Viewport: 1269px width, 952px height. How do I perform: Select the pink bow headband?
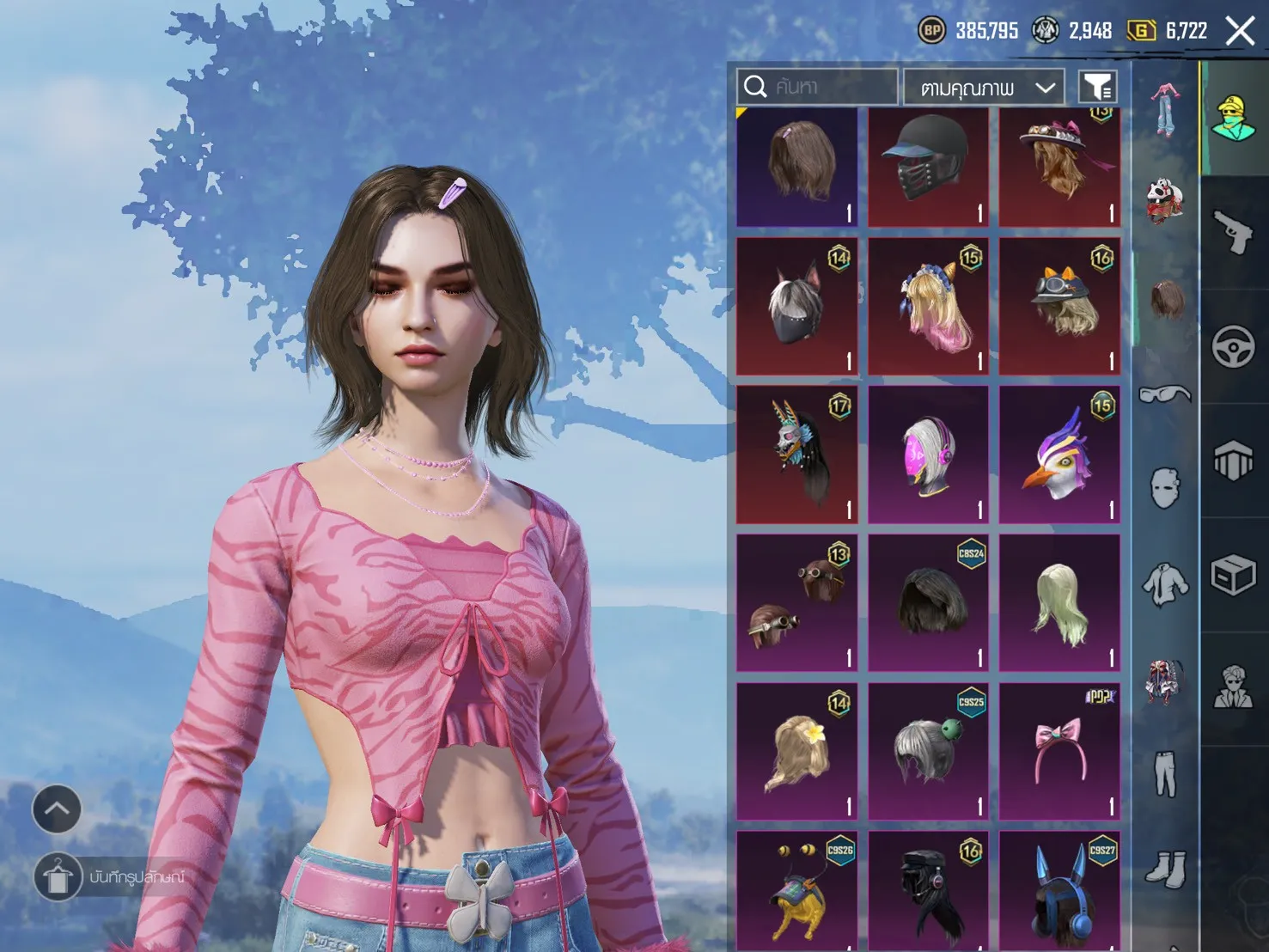(1059, 750)
